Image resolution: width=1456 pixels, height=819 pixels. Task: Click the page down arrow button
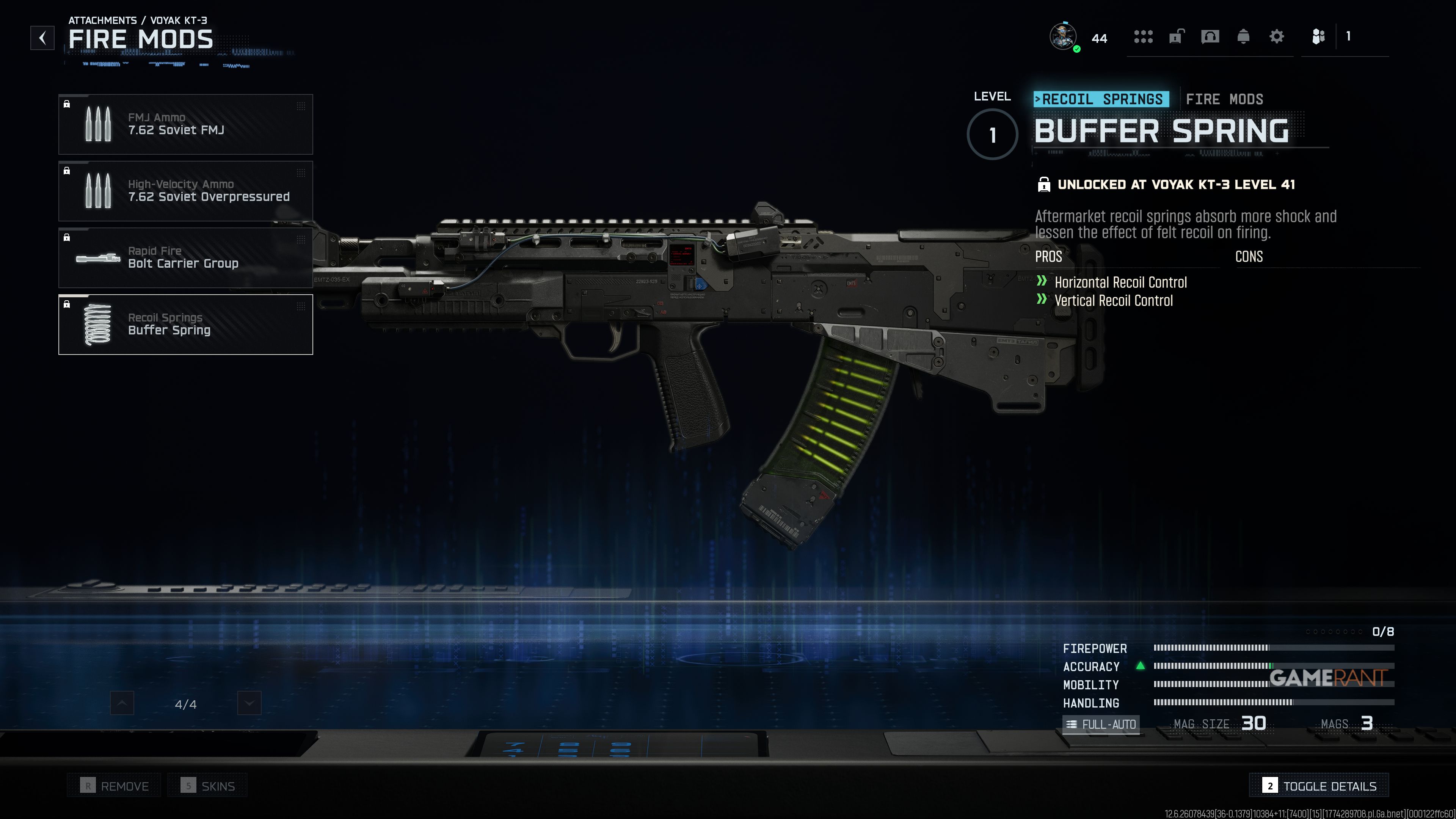click(249, 703)
